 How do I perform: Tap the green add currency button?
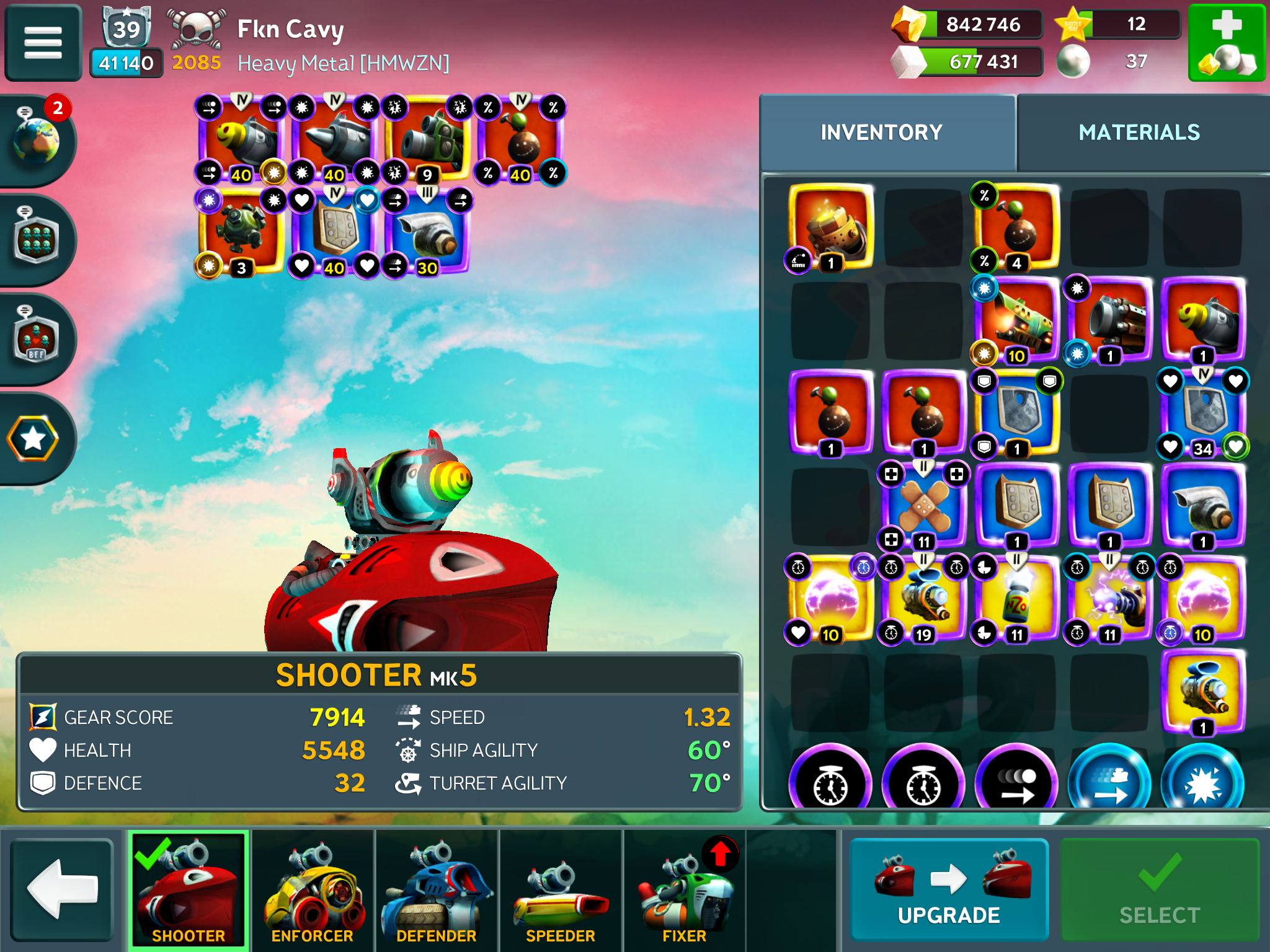pyautogui.click(x=1227, y=43)
